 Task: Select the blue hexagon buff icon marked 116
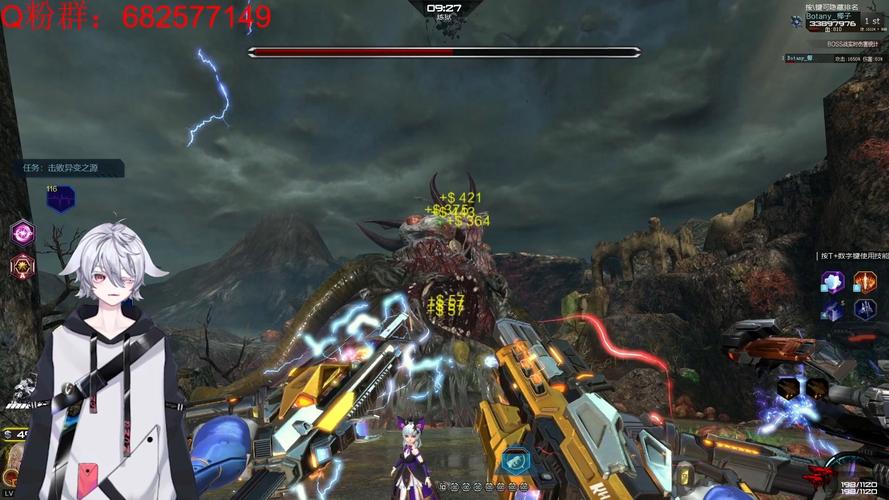[x=60, y=199]
